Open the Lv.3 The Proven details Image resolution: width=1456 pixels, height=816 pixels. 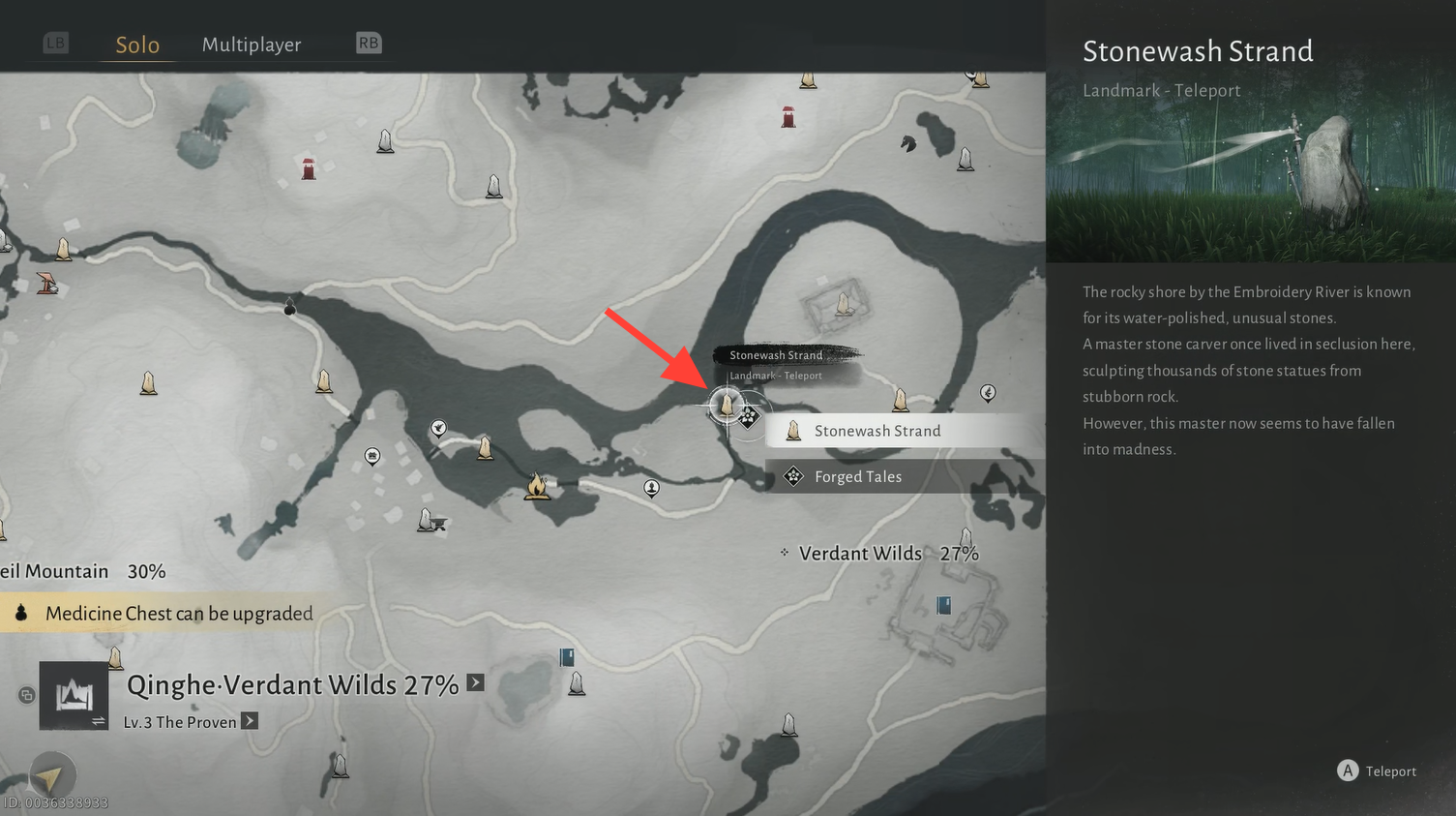tap(250, 721)
